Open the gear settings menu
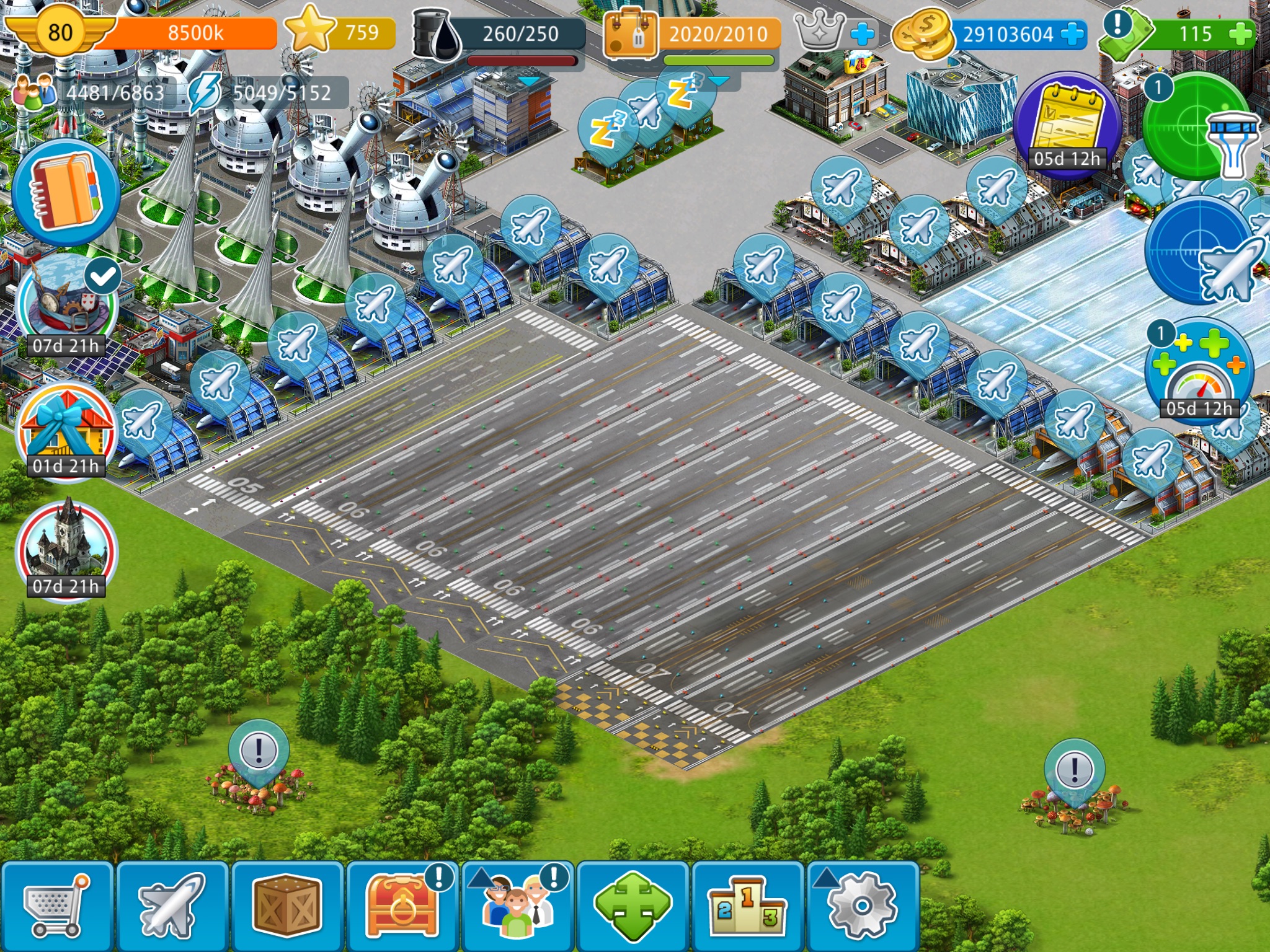This screenshot has height=952, width=1270. [x=863, y=906]
